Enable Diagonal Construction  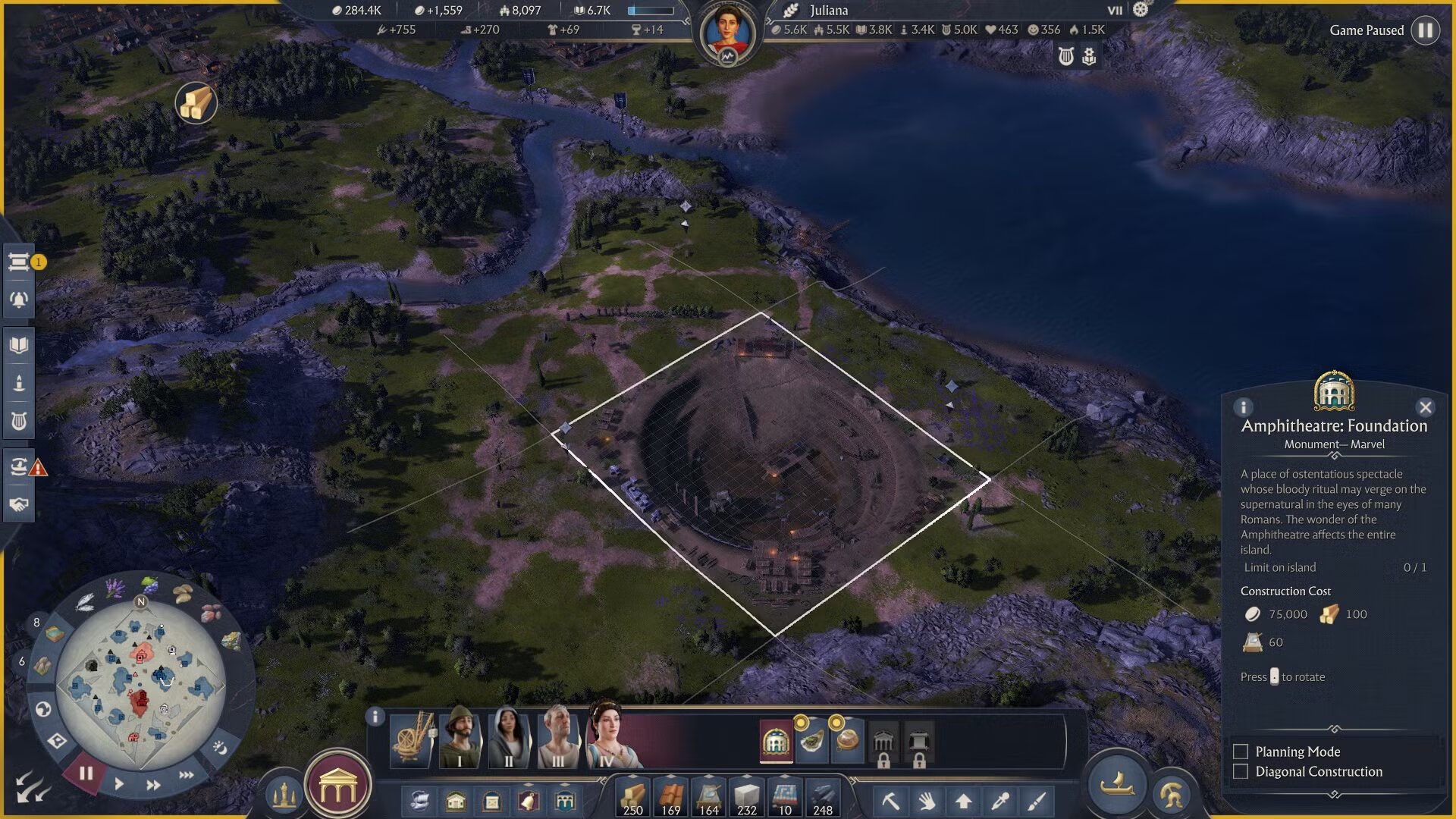click(1241, 771)
